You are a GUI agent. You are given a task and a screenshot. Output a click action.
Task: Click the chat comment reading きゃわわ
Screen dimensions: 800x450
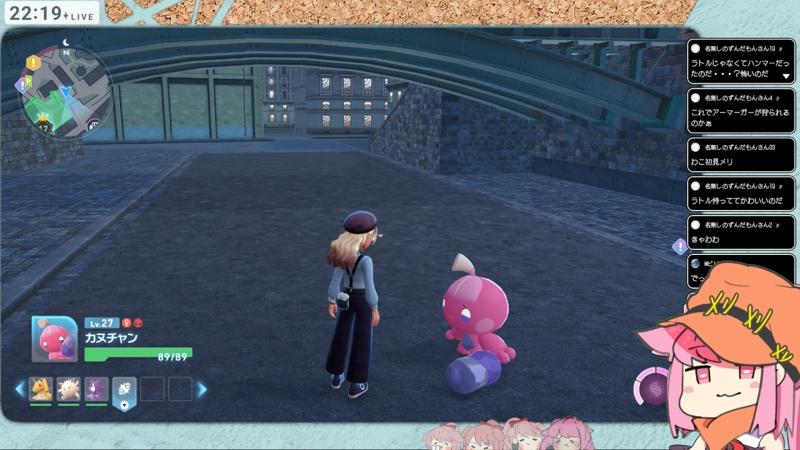[740, 233]
